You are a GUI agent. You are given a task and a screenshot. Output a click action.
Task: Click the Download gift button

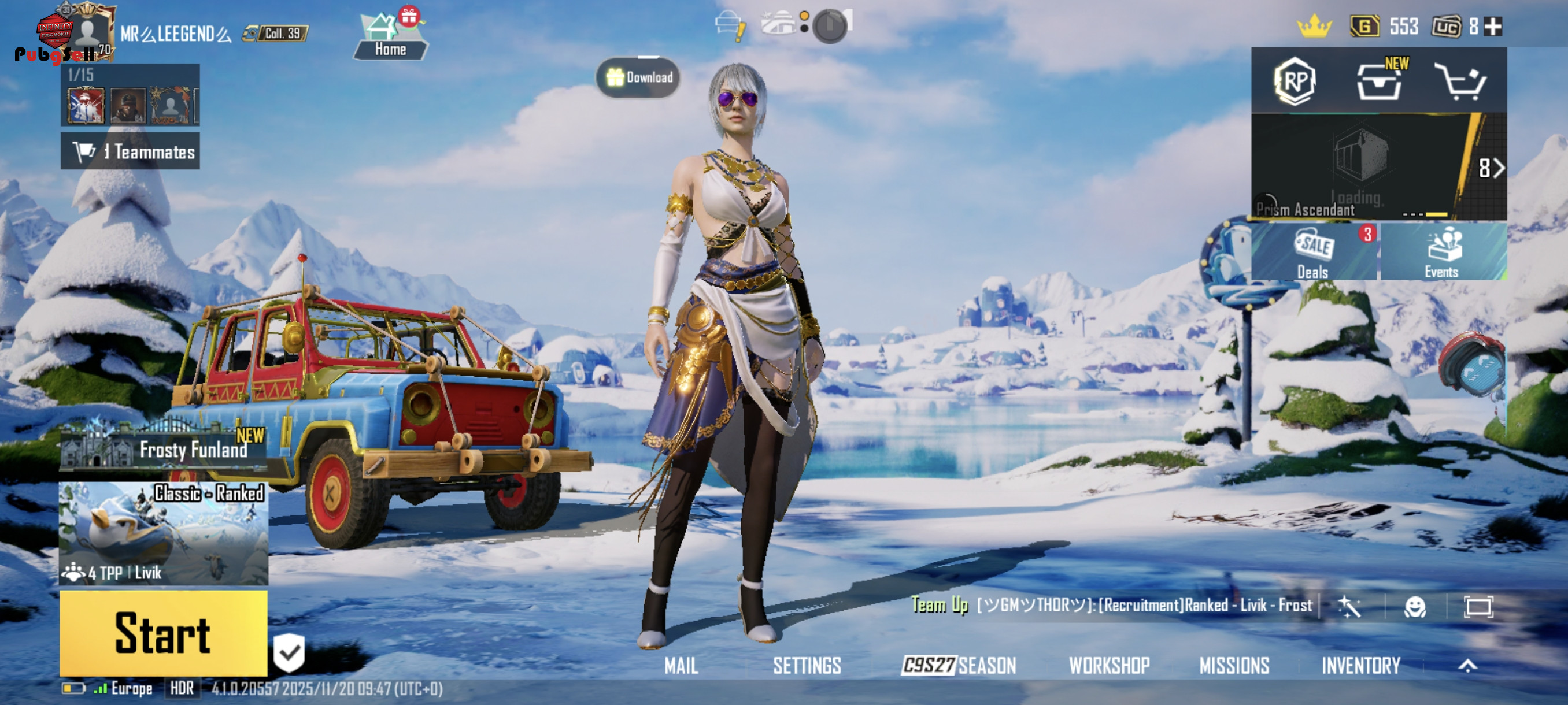tap(638, 77)
